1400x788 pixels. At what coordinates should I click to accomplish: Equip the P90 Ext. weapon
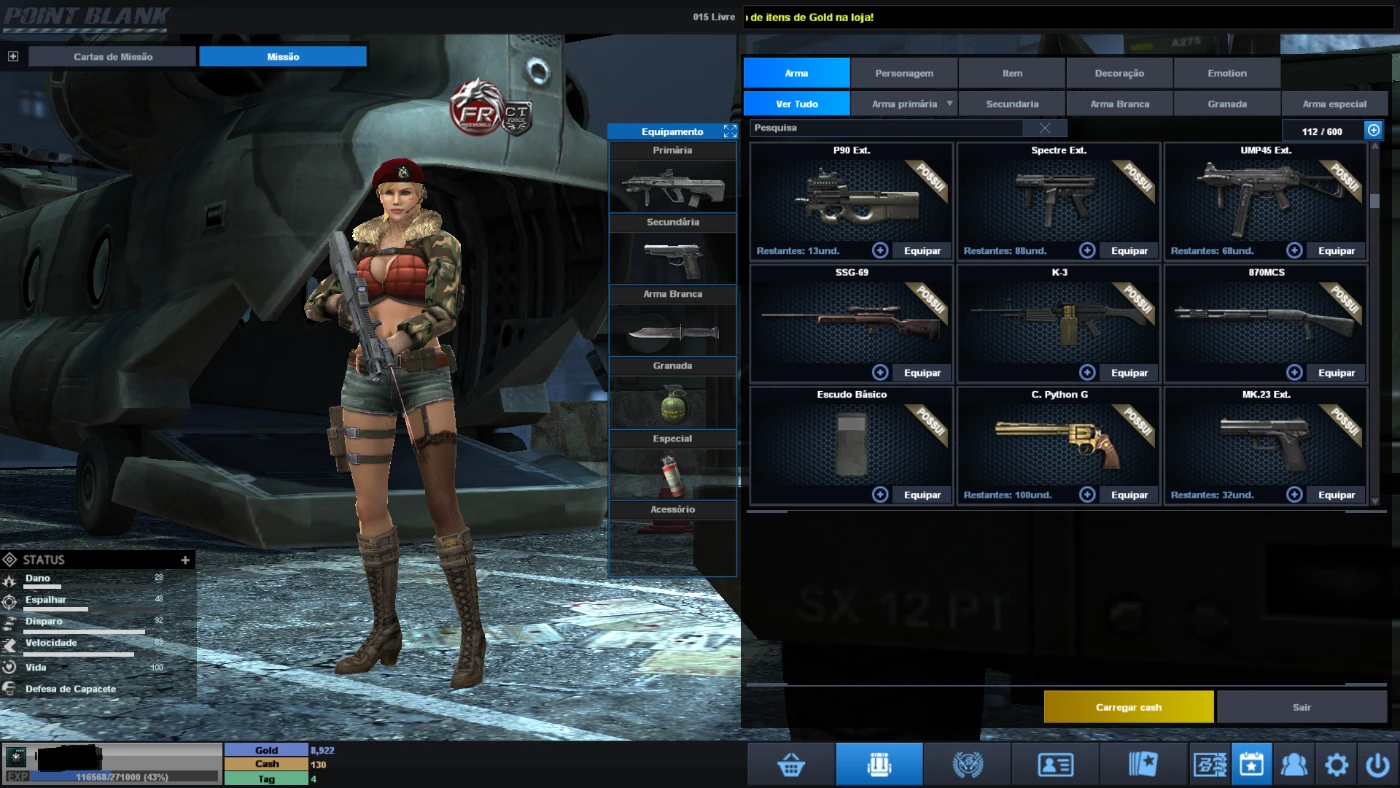click(x=922, y=251)
